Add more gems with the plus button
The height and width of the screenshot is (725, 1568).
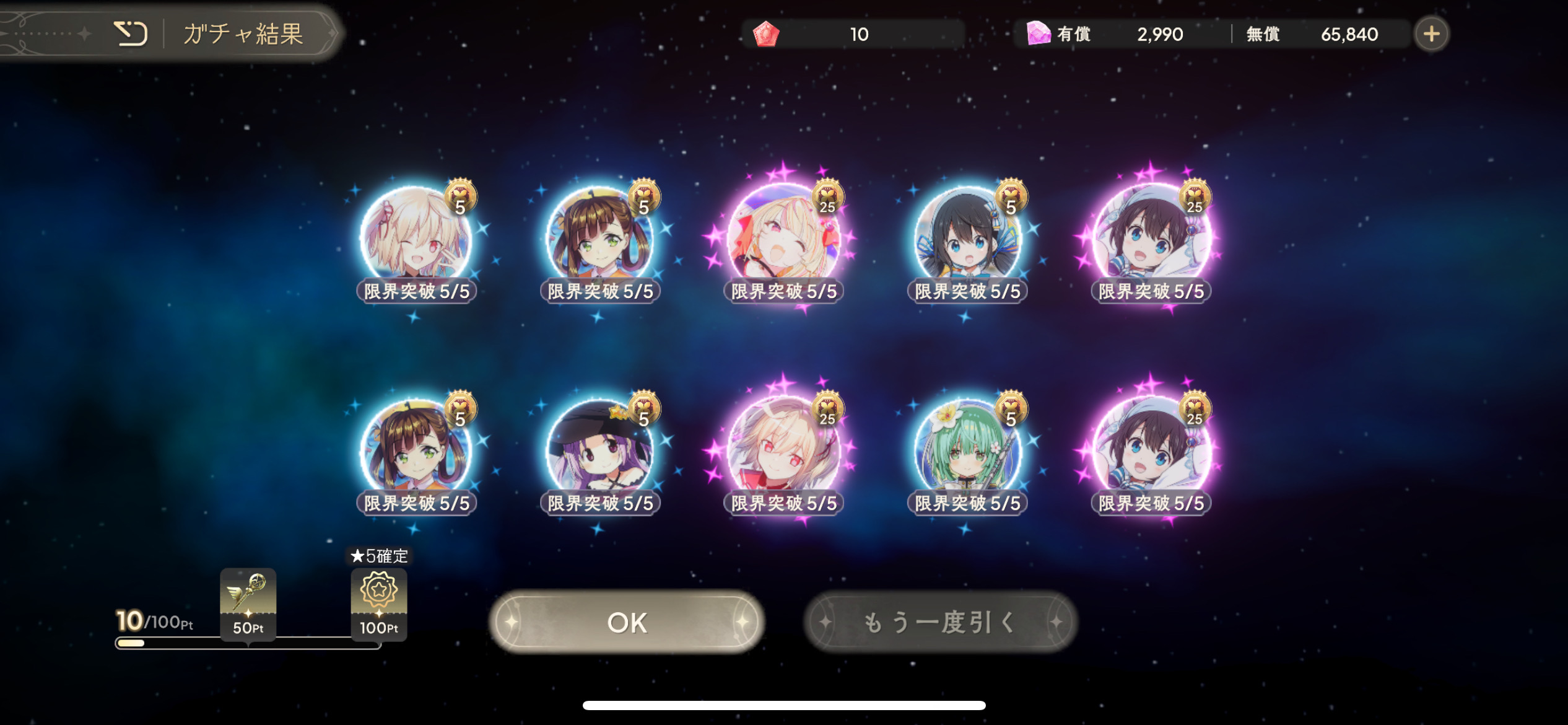(1431, 34)
